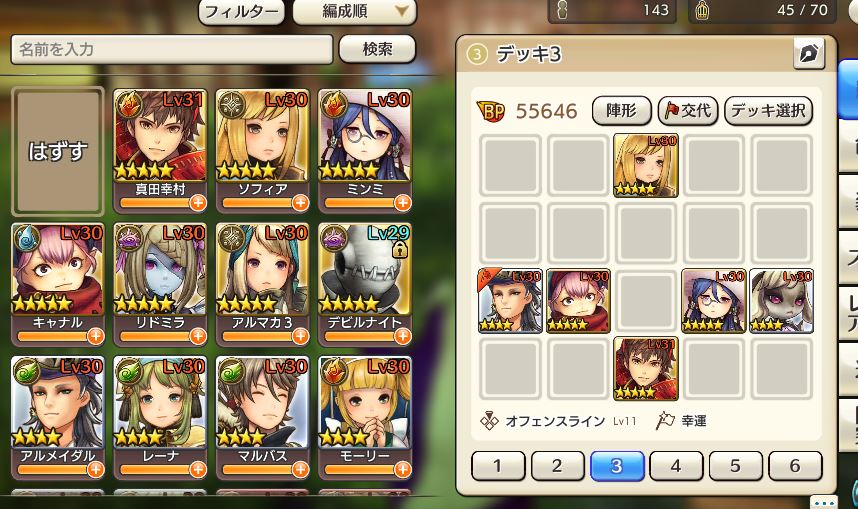Click the deck name edit pencil icon

(808, 55)
